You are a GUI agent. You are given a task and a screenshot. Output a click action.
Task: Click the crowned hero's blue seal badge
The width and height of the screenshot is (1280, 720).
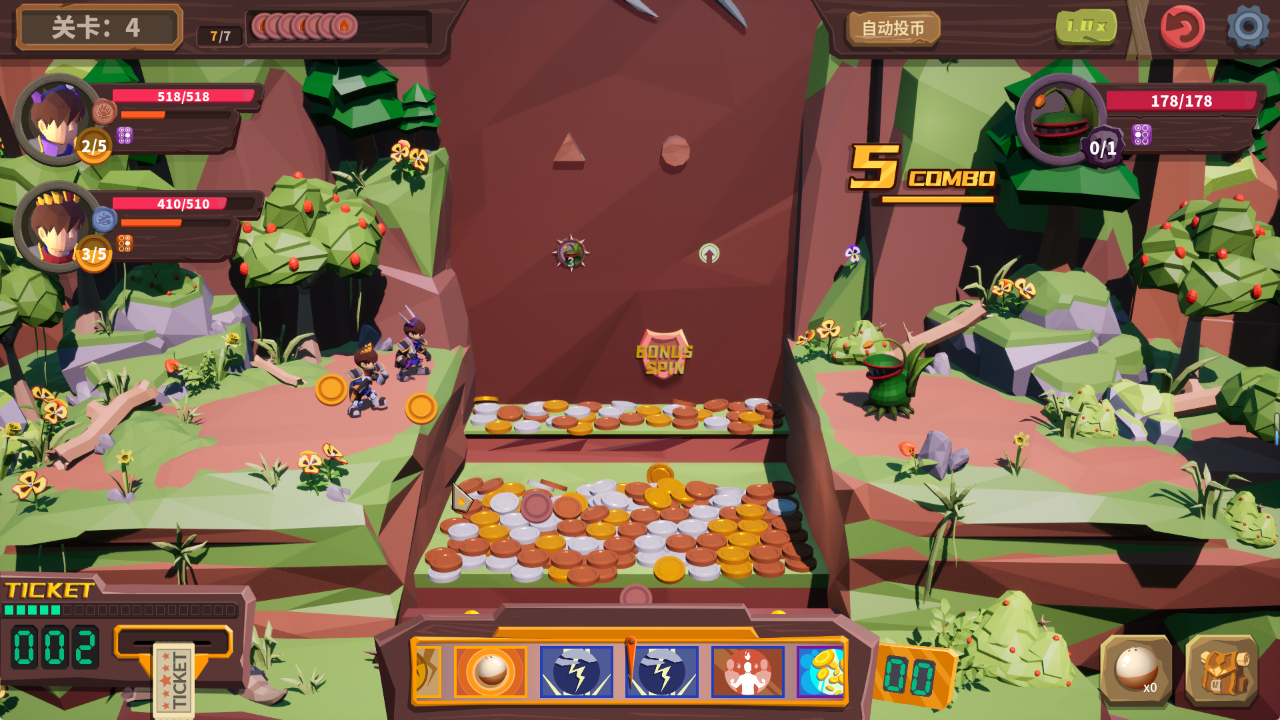(104, 219)
